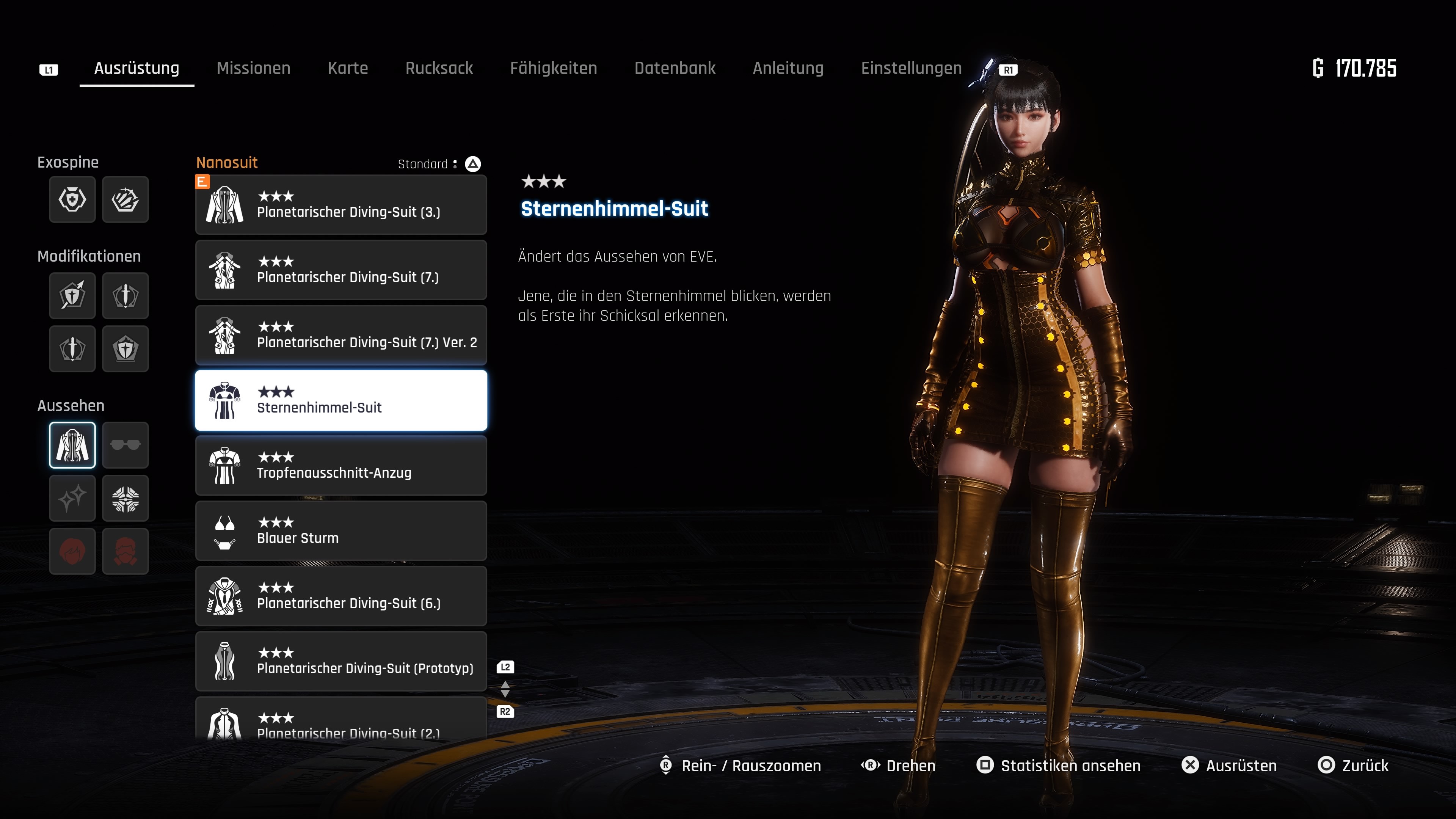Open the sparkle effect appearance slot
The image size is (1456, 819).
[x=72, y=498]
